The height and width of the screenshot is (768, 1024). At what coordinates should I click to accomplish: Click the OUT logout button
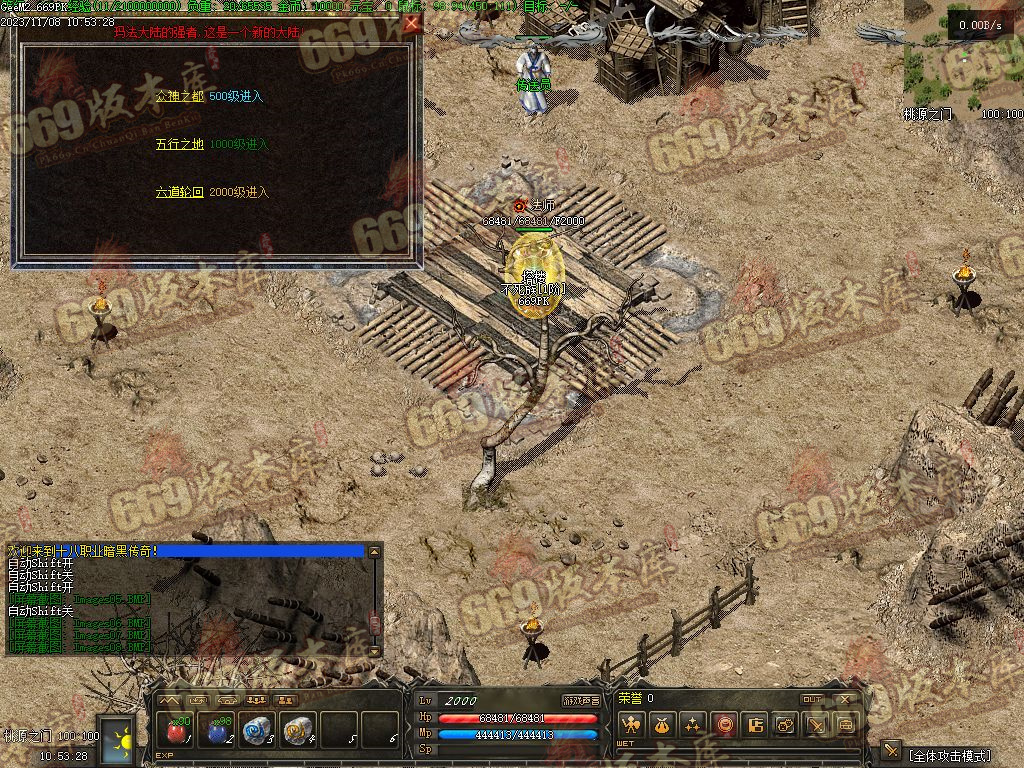pos(813,699)
